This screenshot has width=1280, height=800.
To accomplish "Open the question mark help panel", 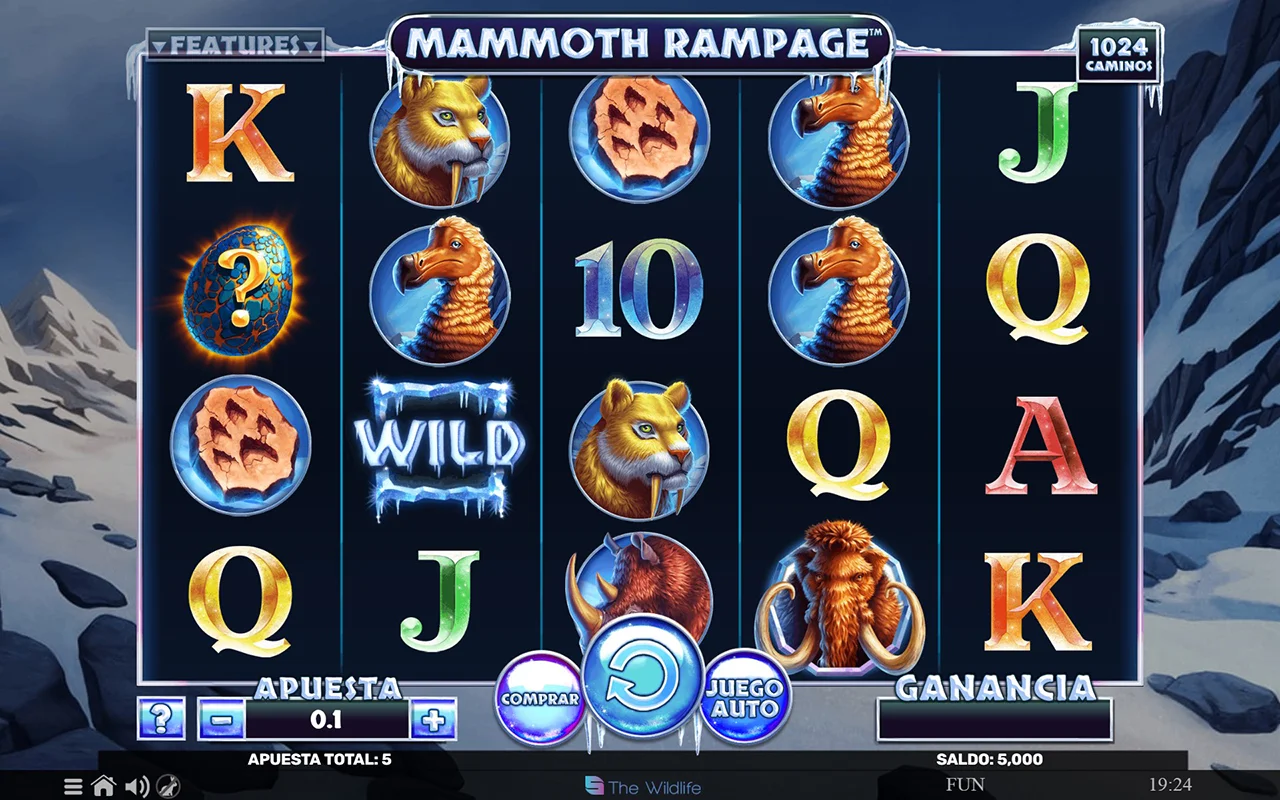I will (161, 719).
